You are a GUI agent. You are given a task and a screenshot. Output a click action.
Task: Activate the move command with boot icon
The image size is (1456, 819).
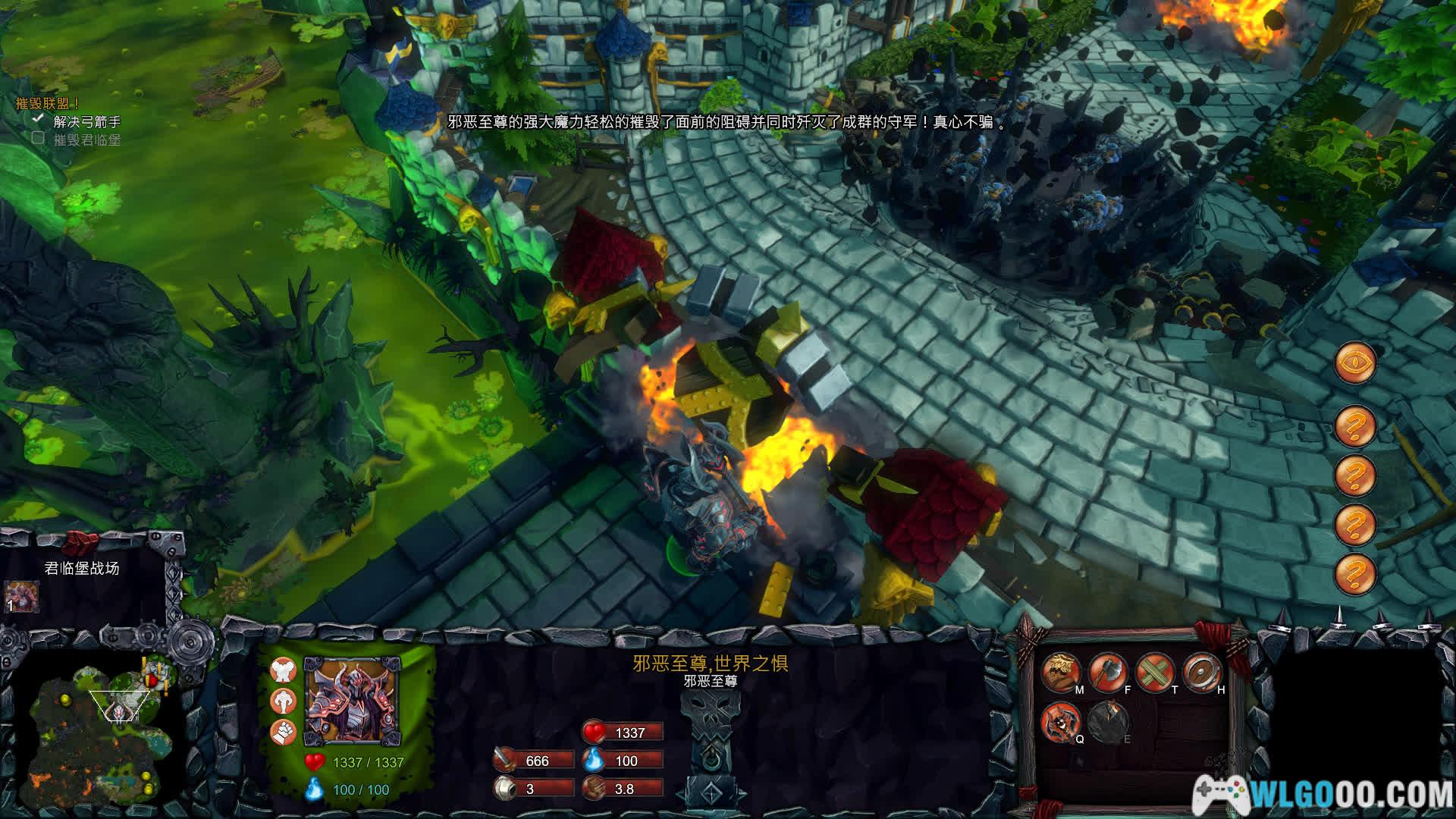click(1060, 672)
